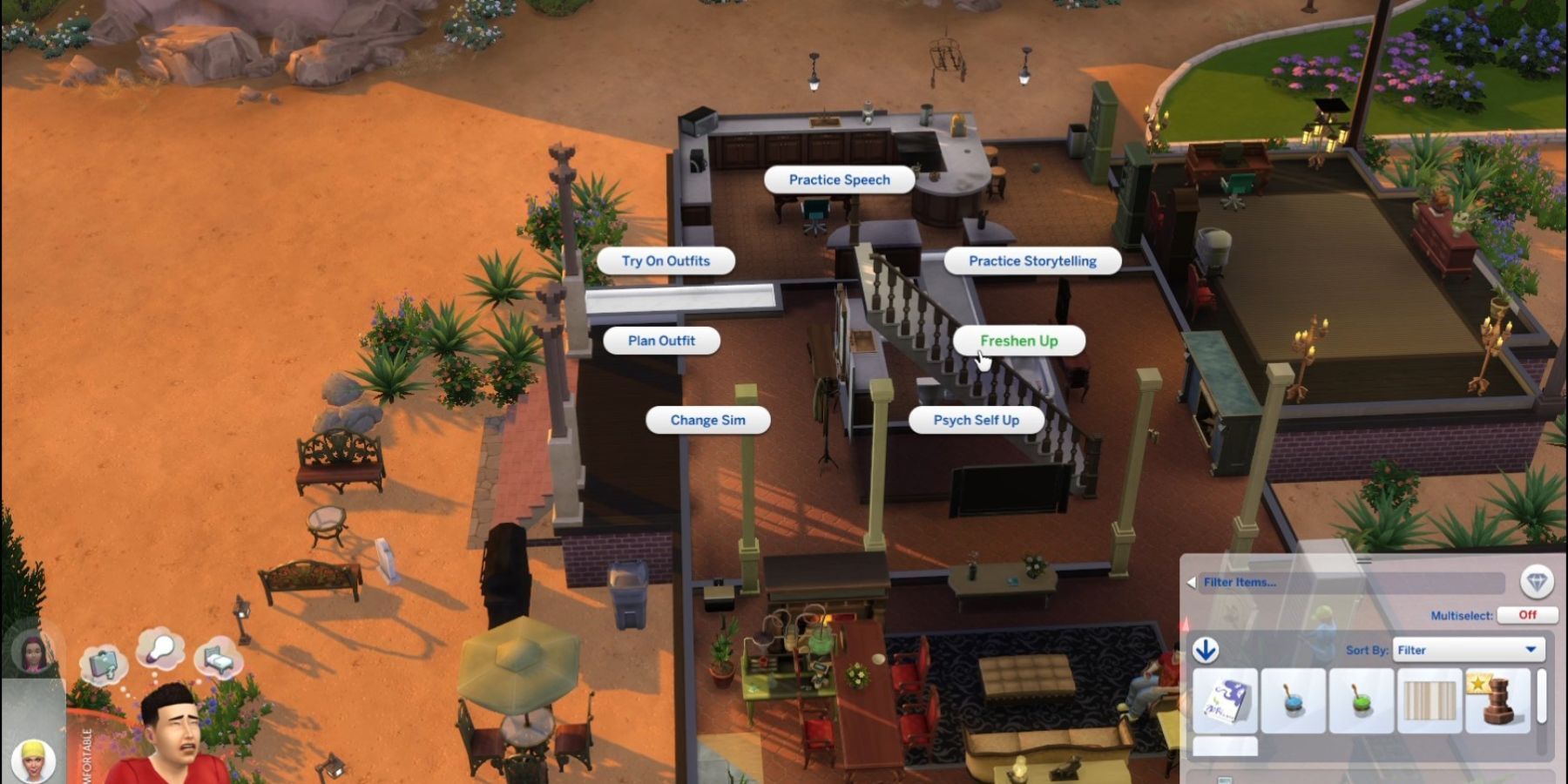Choose Practice Storytelling from the interaction menu
Viewport: 1568px width, 784px height.
[1032, 260]
